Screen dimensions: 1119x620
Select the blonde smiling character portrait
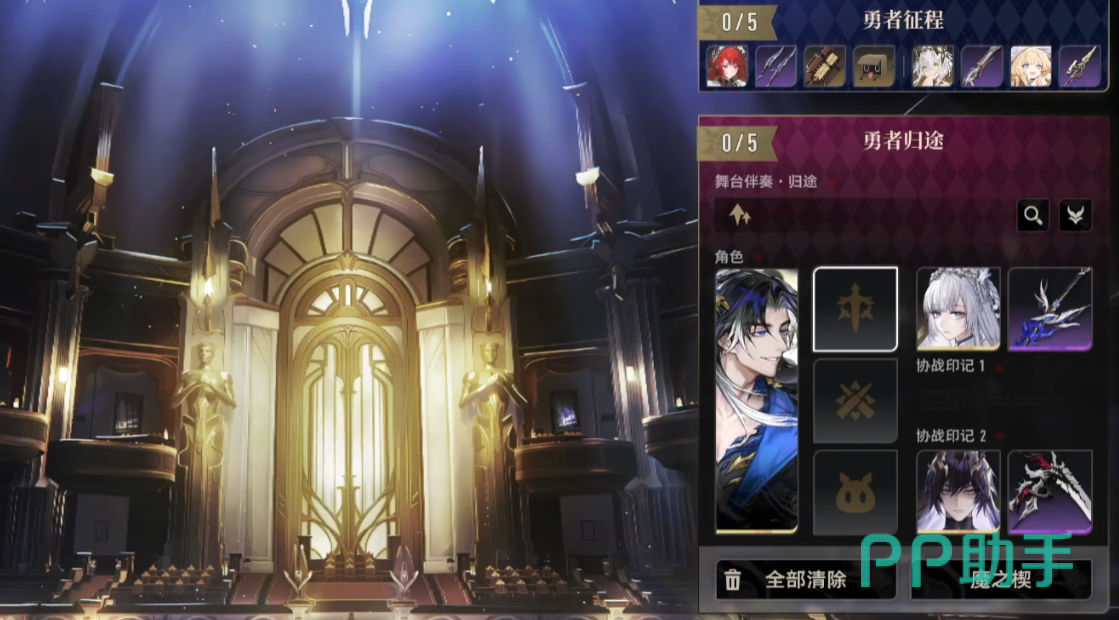pyautogui.click(x=1030, y=66)
